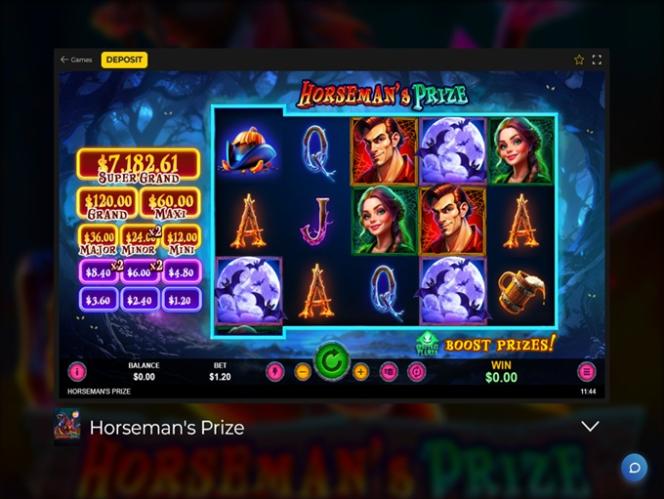This screenshot has width=664, height=499.
Task: Click the Boost Prizes banner
Action: click(x=499, y=344)
